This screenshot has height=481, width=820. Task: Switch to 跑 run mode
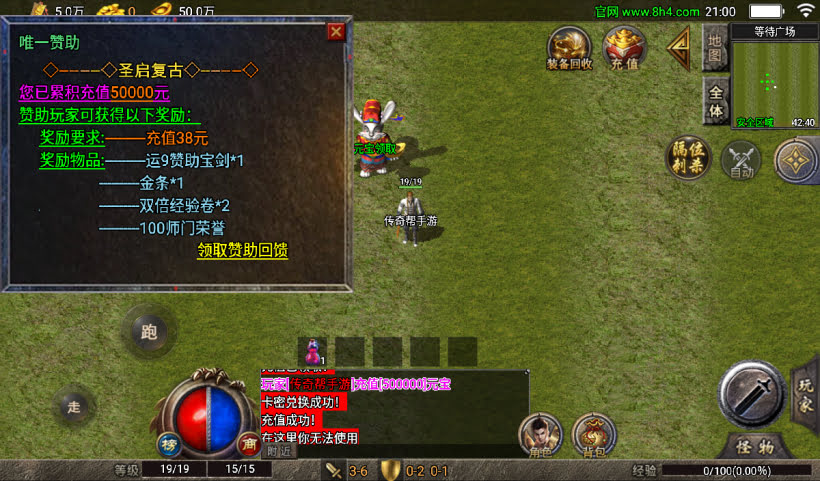[150, 332]
